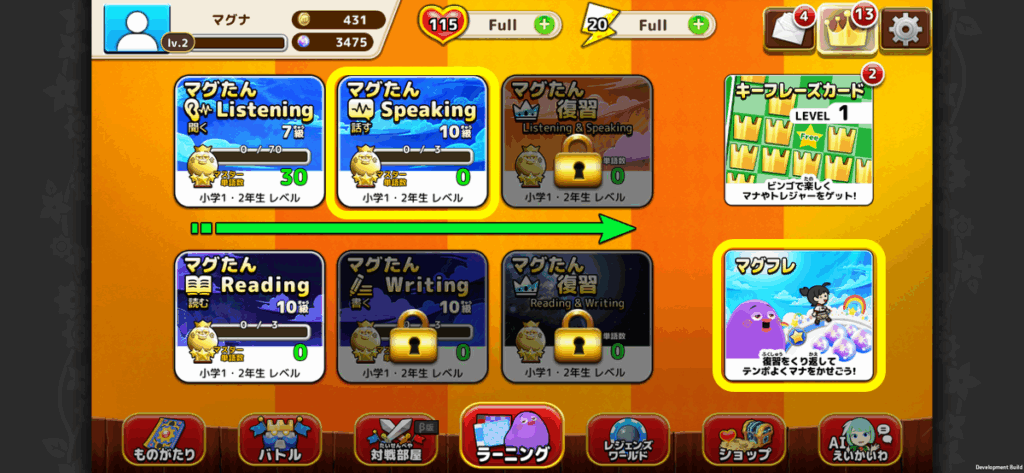Open the Key Phrase Card bingo panel
The image size is (1024, 473).
coord(798,142)
